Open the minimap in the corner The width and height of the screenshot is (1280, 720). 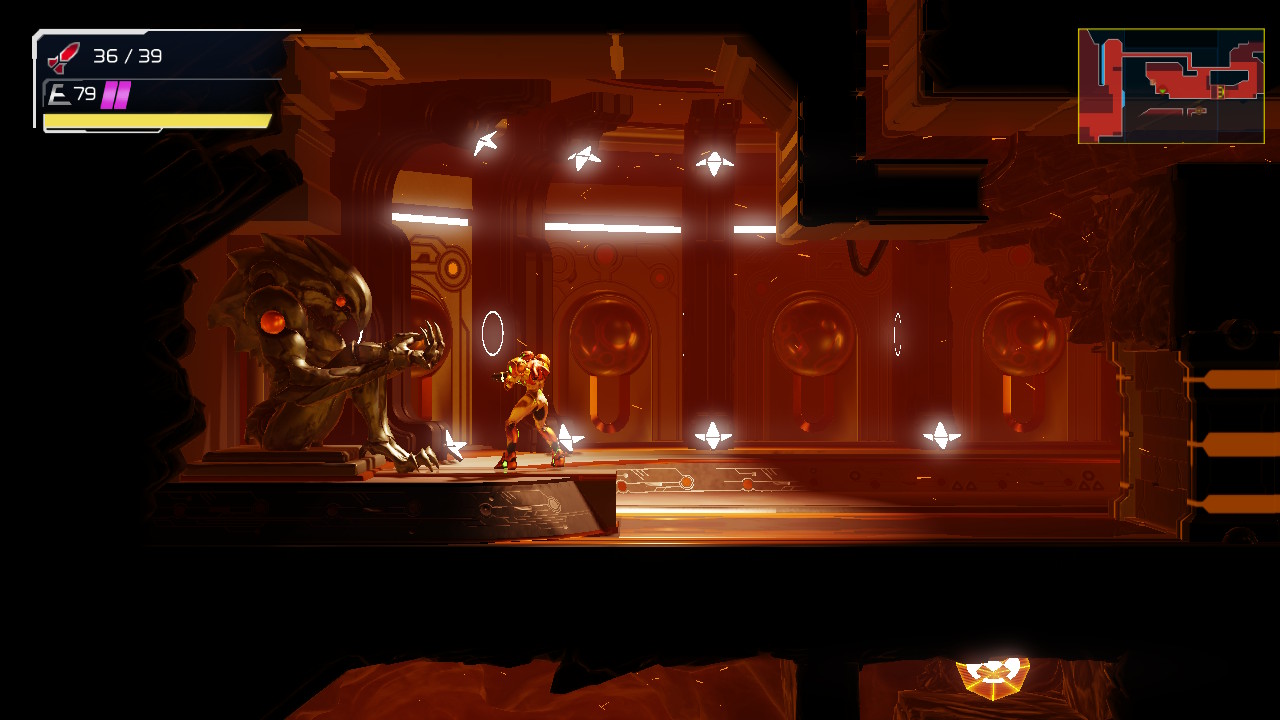click(1170, 86)
